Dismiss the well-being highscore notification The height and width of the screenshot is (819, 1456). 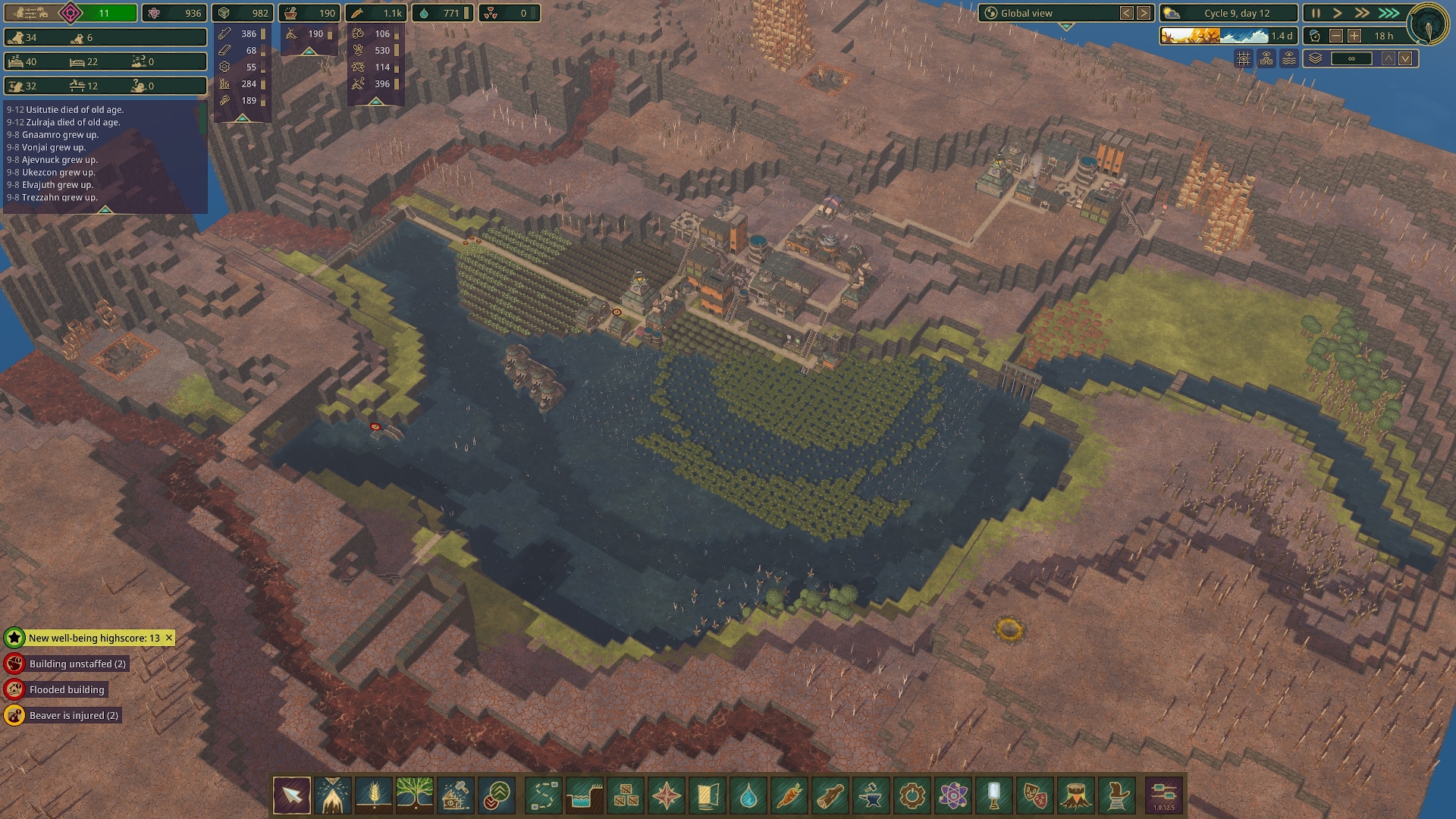(x=168, y=638)
